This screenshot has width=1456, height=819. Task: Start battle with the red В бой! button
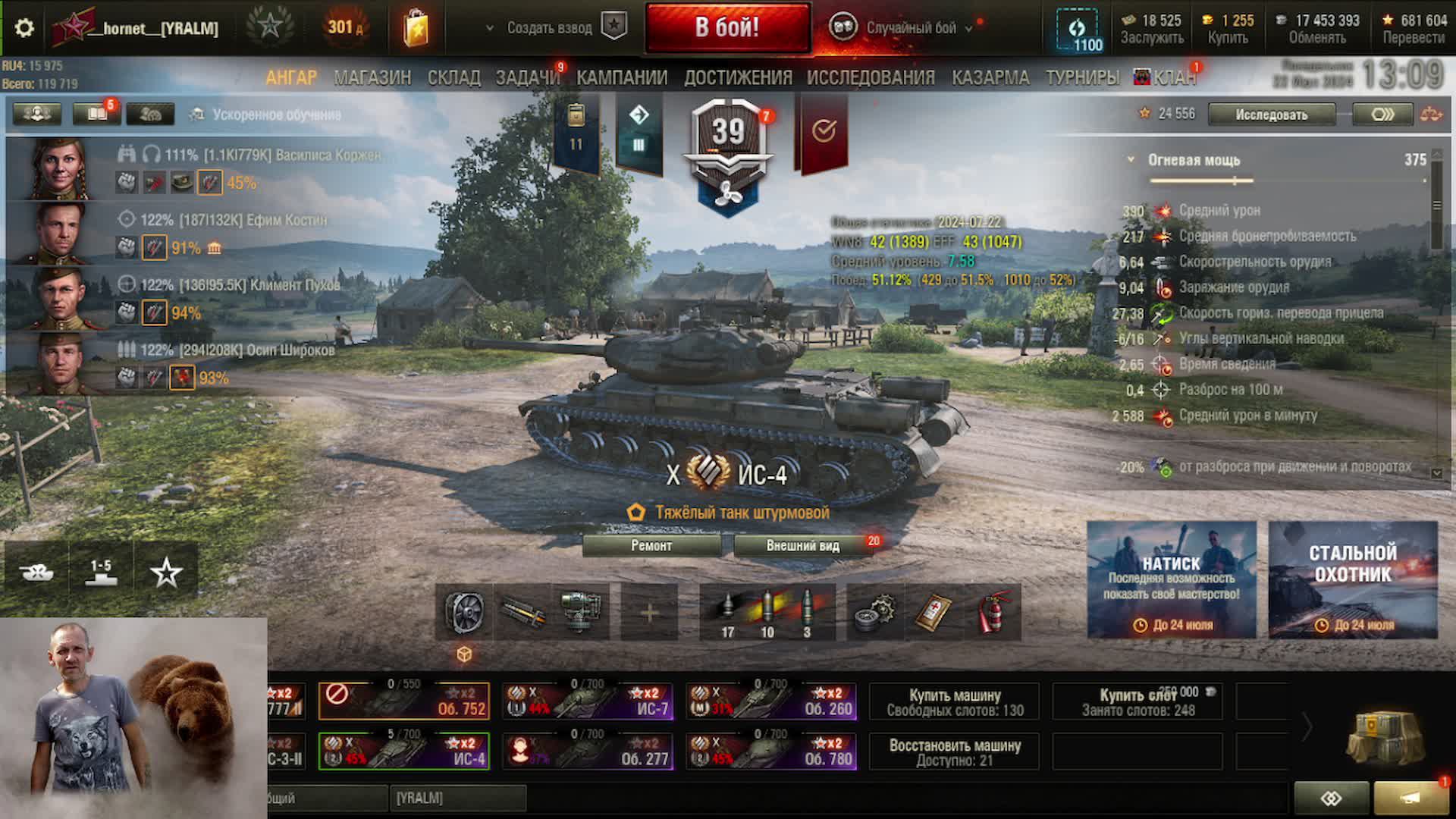(727, 28)
